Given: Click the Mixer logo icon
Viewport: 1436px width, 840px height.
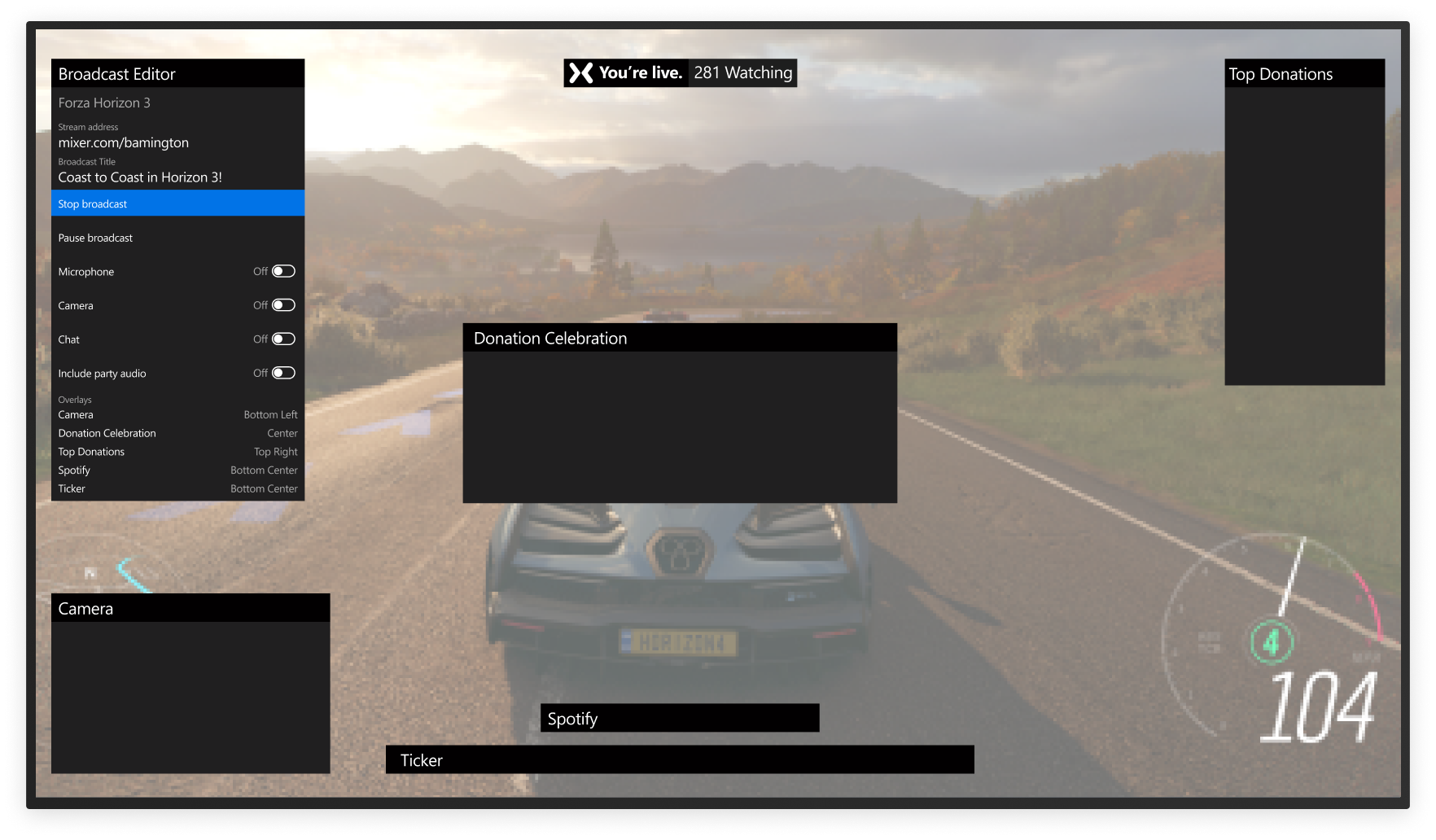Looking at the screenshot, I should pos(580,72).
